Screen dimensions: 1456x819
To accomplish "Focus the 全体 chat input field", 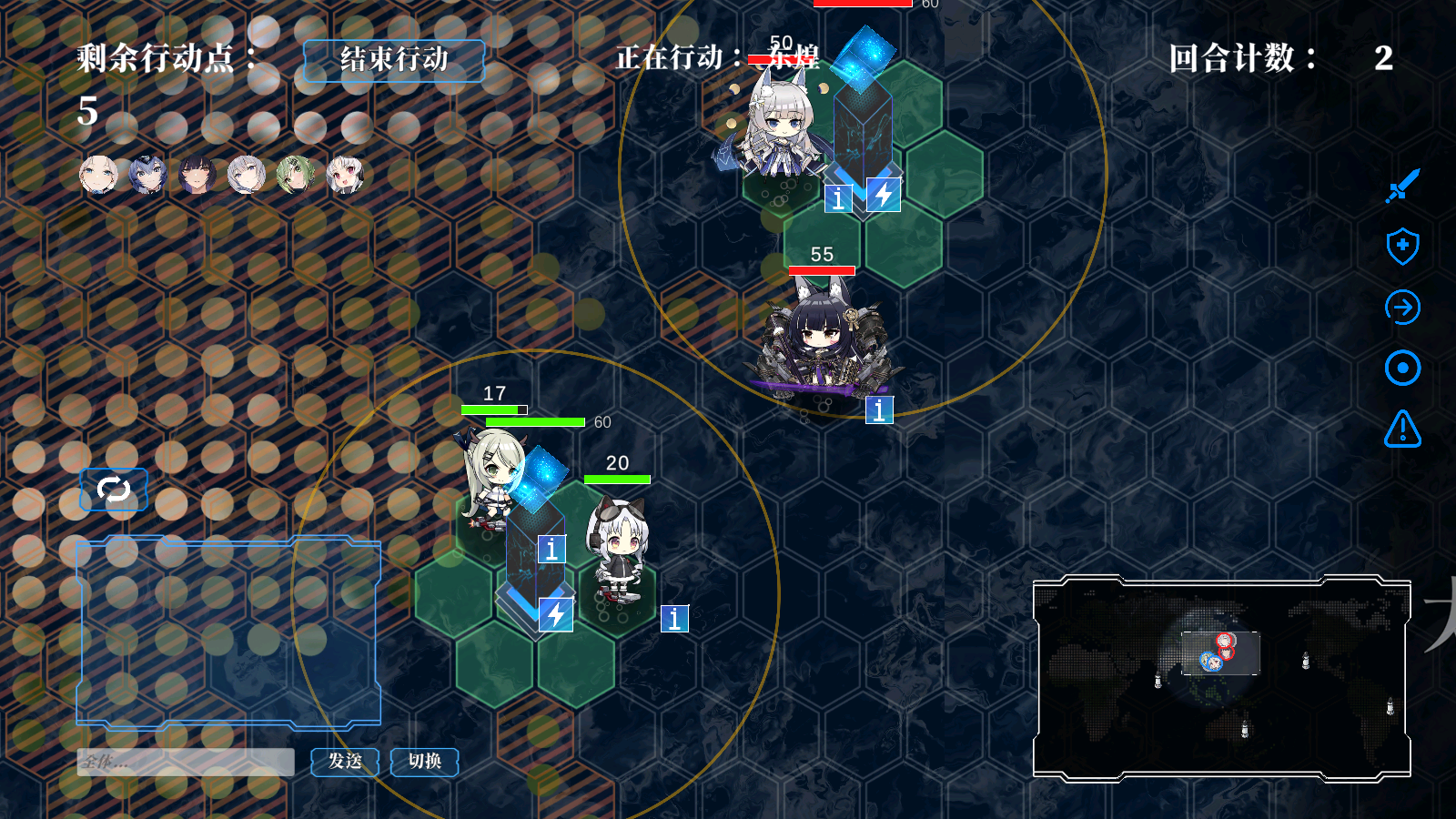I will [186, 763].
